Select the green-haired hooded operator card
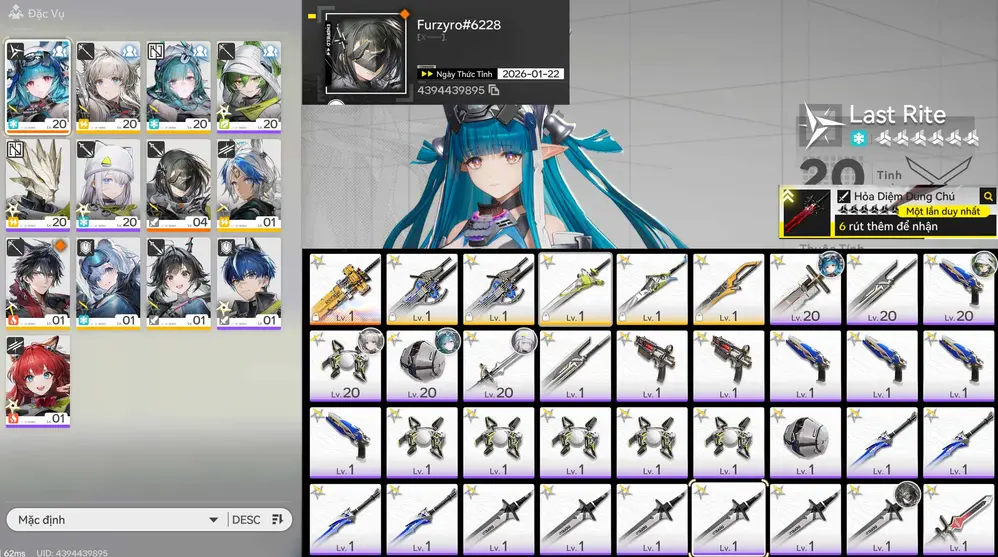This screenshot has width=998, height=557. coord(249,86)
